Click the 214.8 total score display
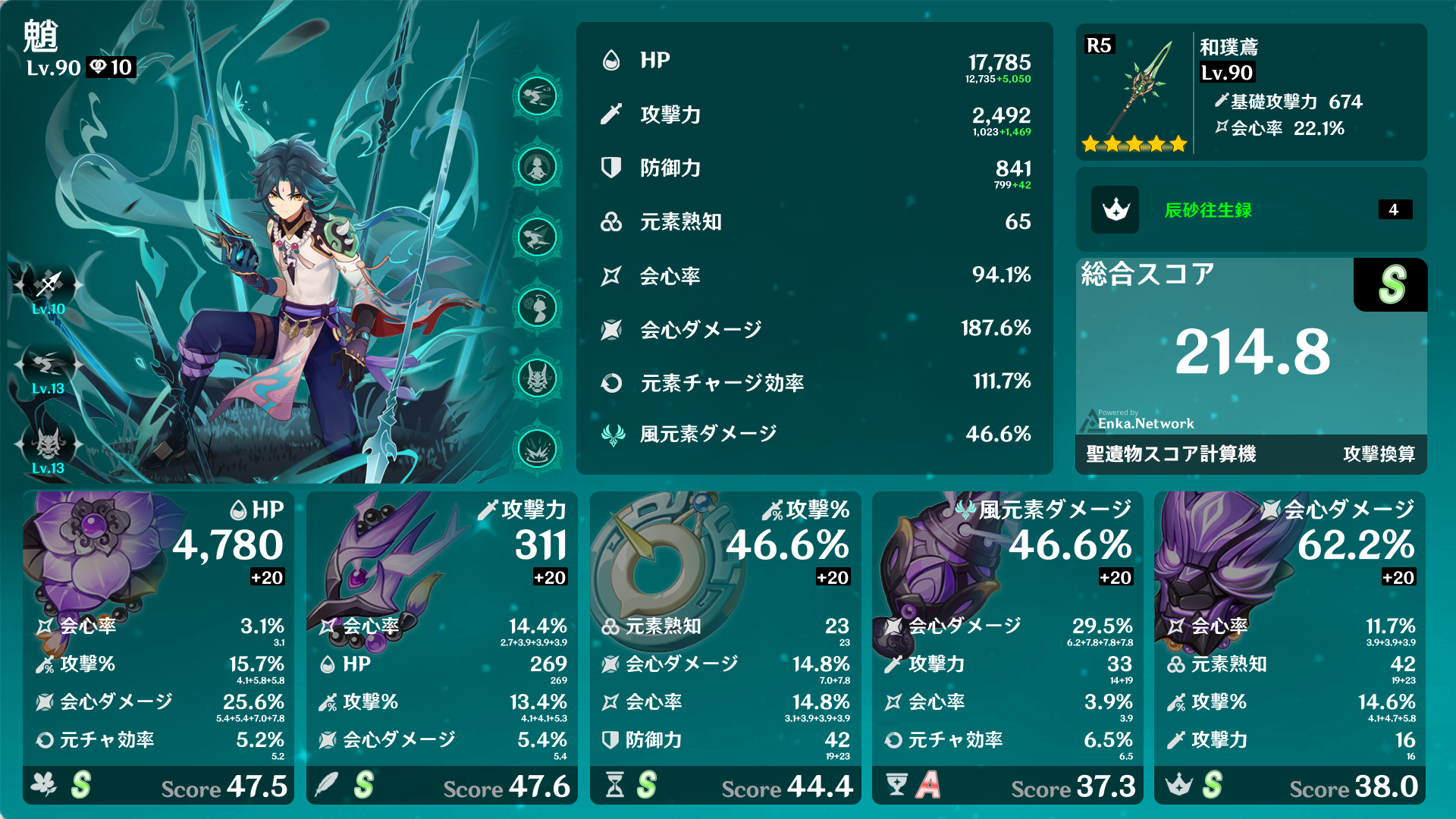1456x819 pixels. 1250,353
